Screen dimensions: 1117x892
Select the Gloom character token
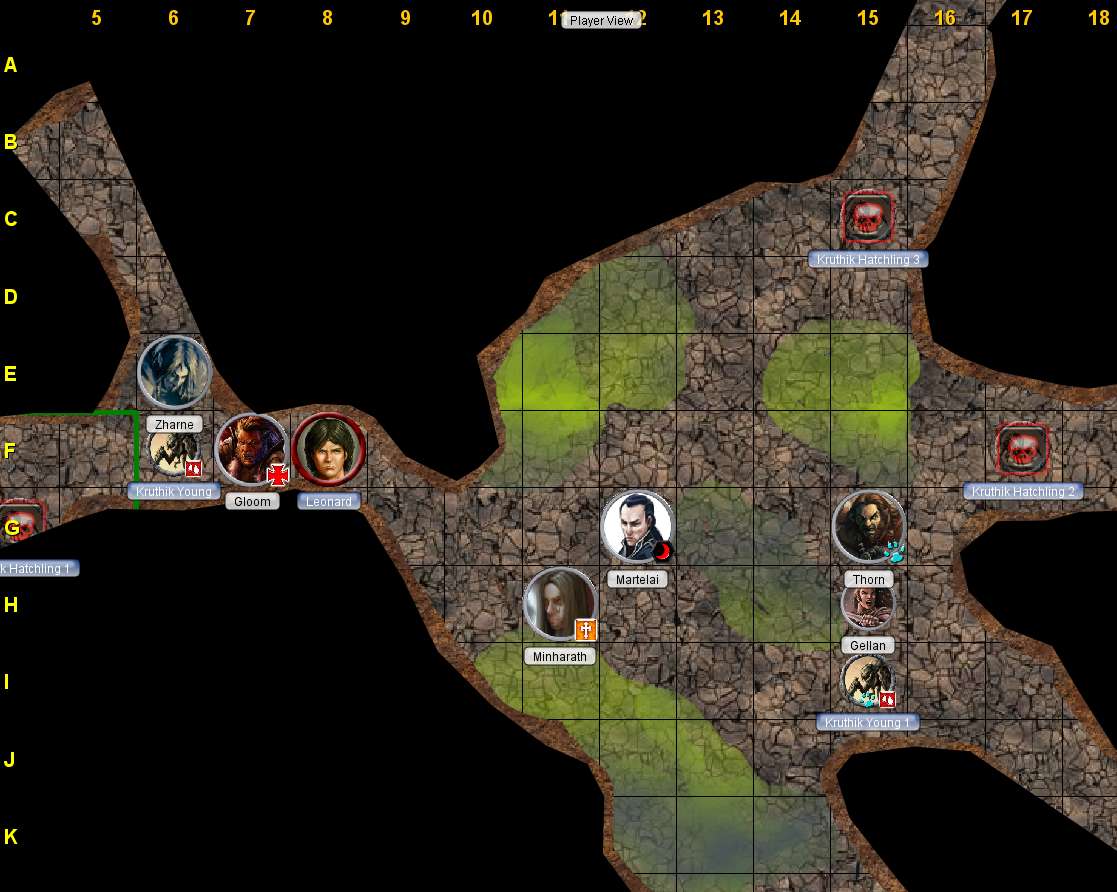point(251,450)
